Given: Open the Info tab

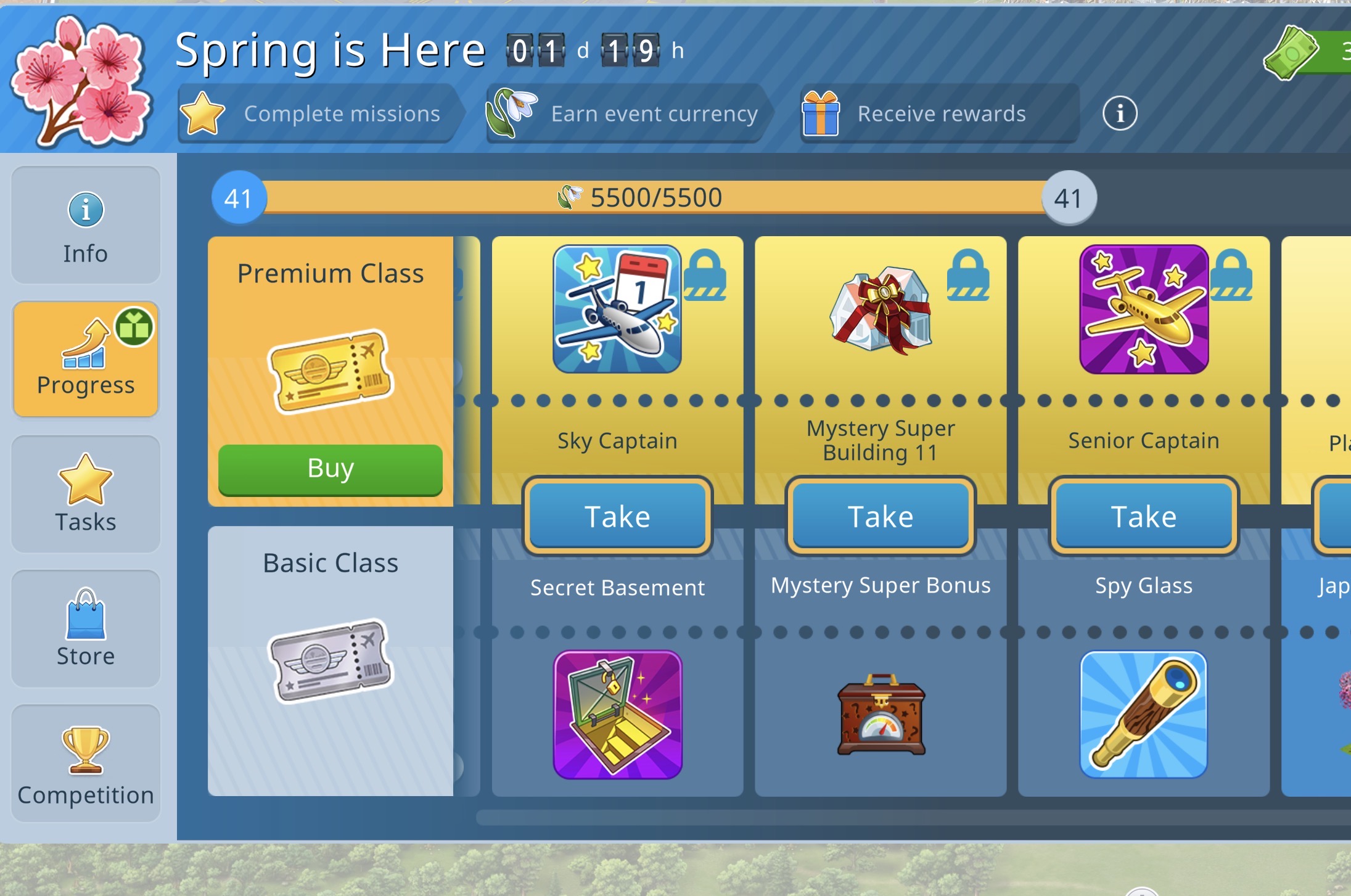Looking at the screenshot, I should click(86, 226).
